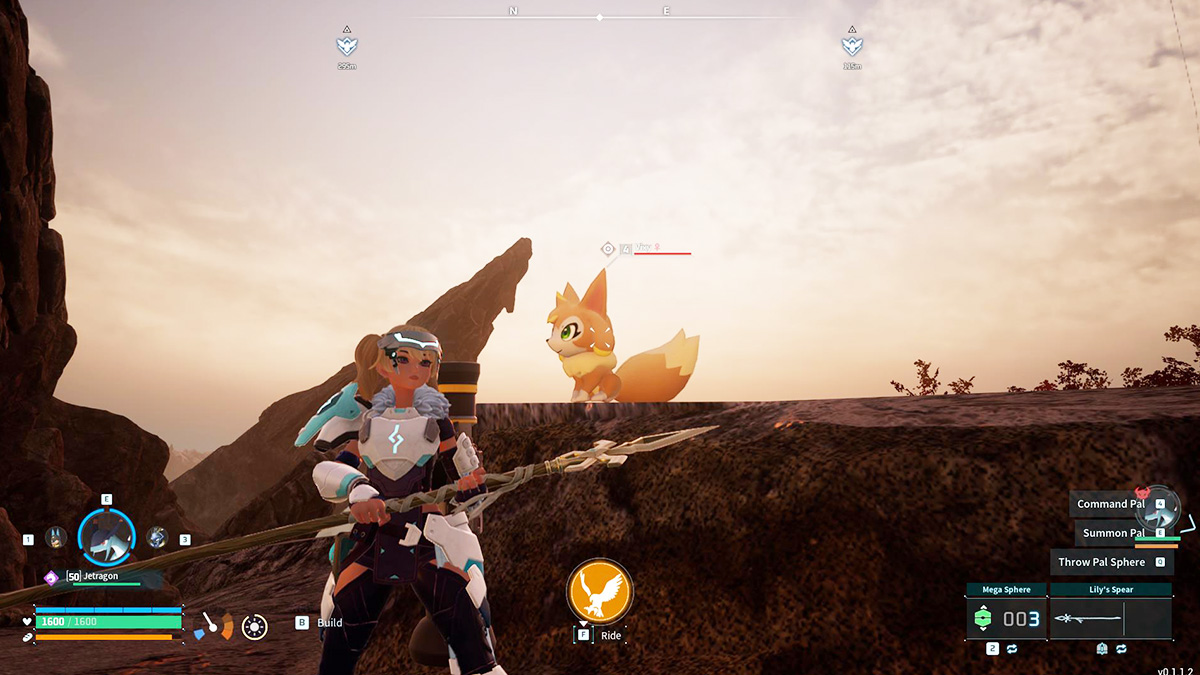Open the Build option label
This screenshot has height=675, width=1200.
click(x=330, y=623)
